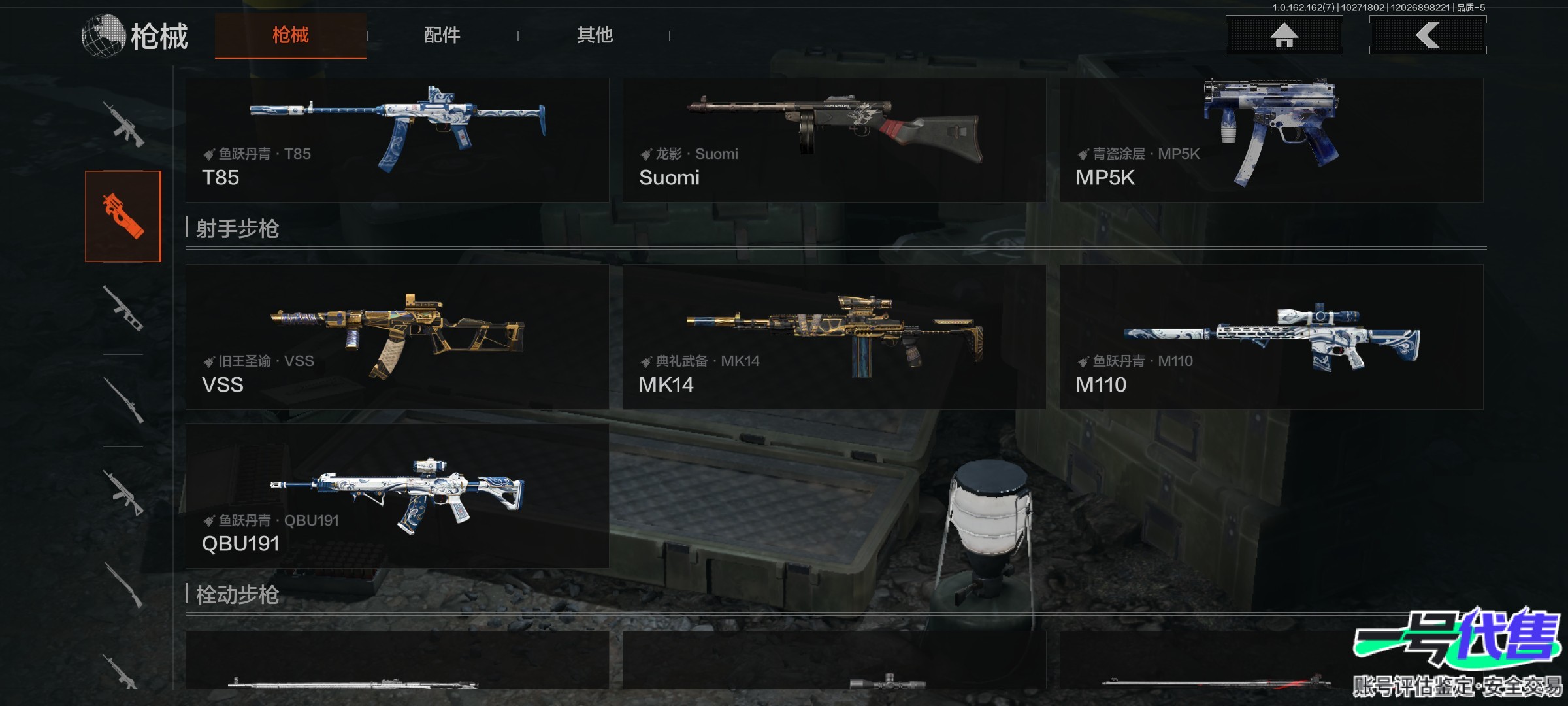Choose the Suomi weapon card
Image resolution: width=1568 pixels, height=706 pixels.
pyautogui.click(x=834, y=140)
